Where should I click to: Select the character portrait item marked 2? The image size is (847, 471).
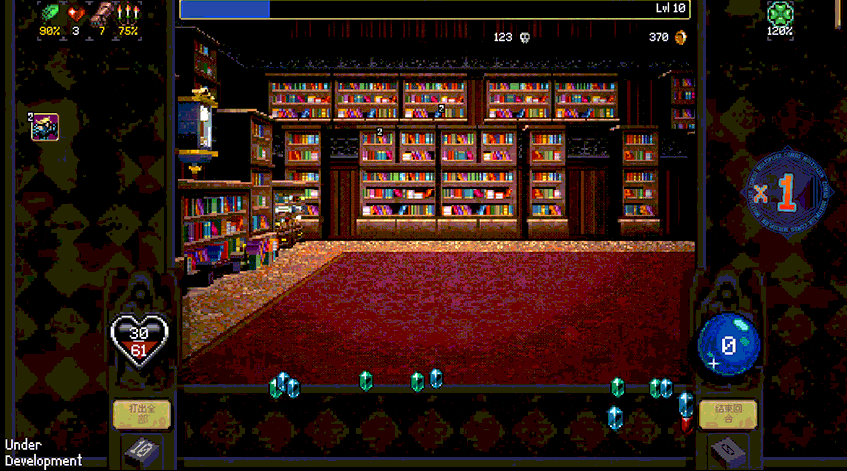click(x=46, y=127)
